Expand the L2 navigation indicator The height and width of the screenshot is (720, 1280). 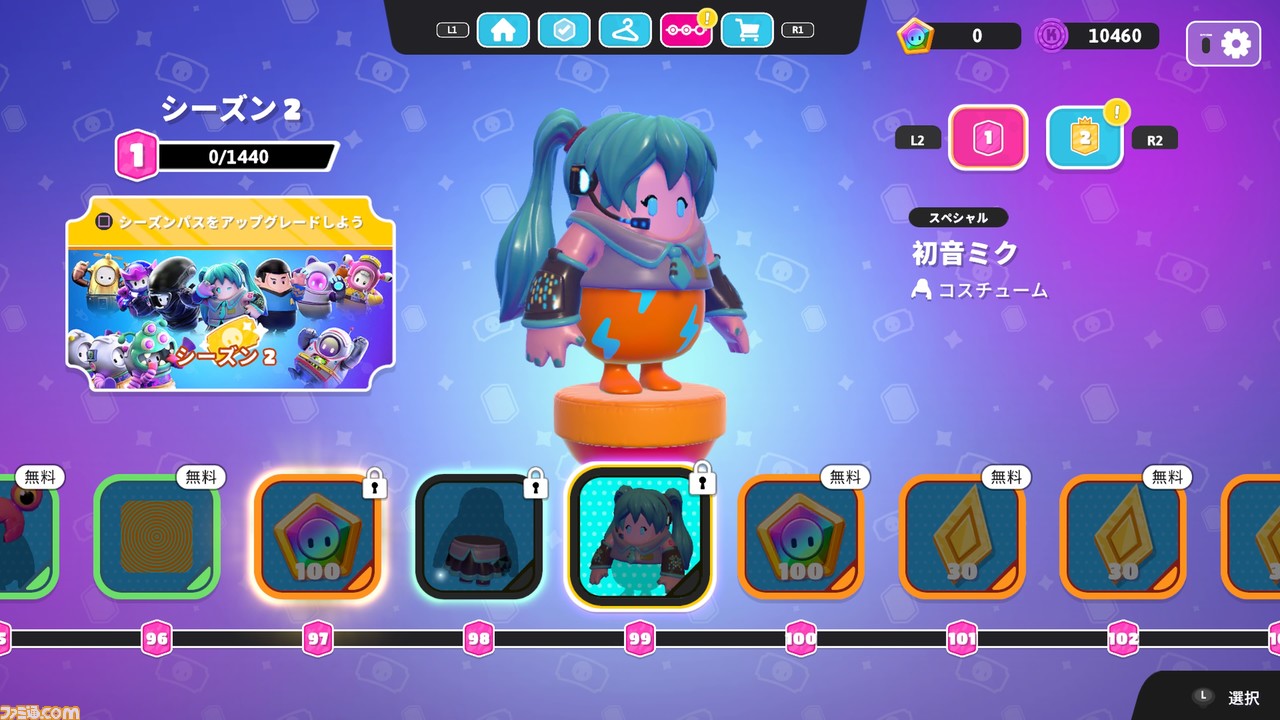pos(916,138)
